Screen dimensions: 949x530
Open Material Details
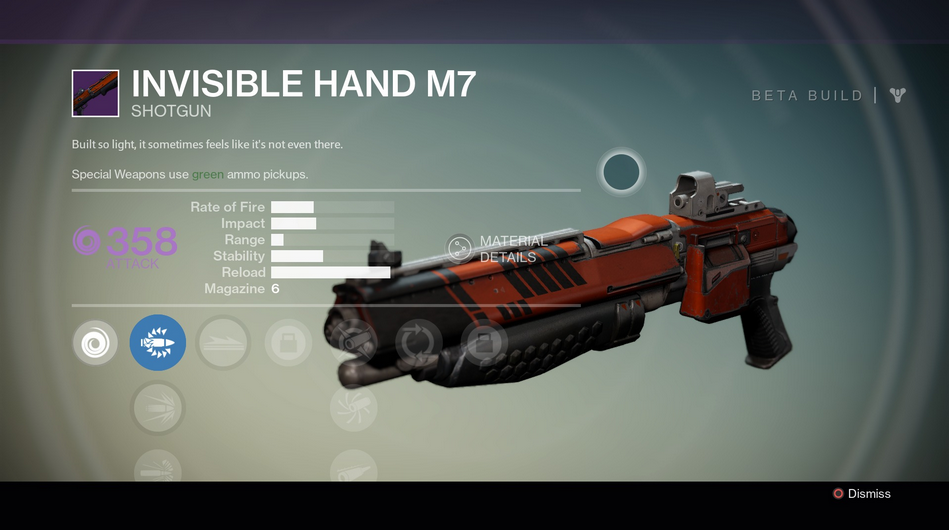[460, 249]
